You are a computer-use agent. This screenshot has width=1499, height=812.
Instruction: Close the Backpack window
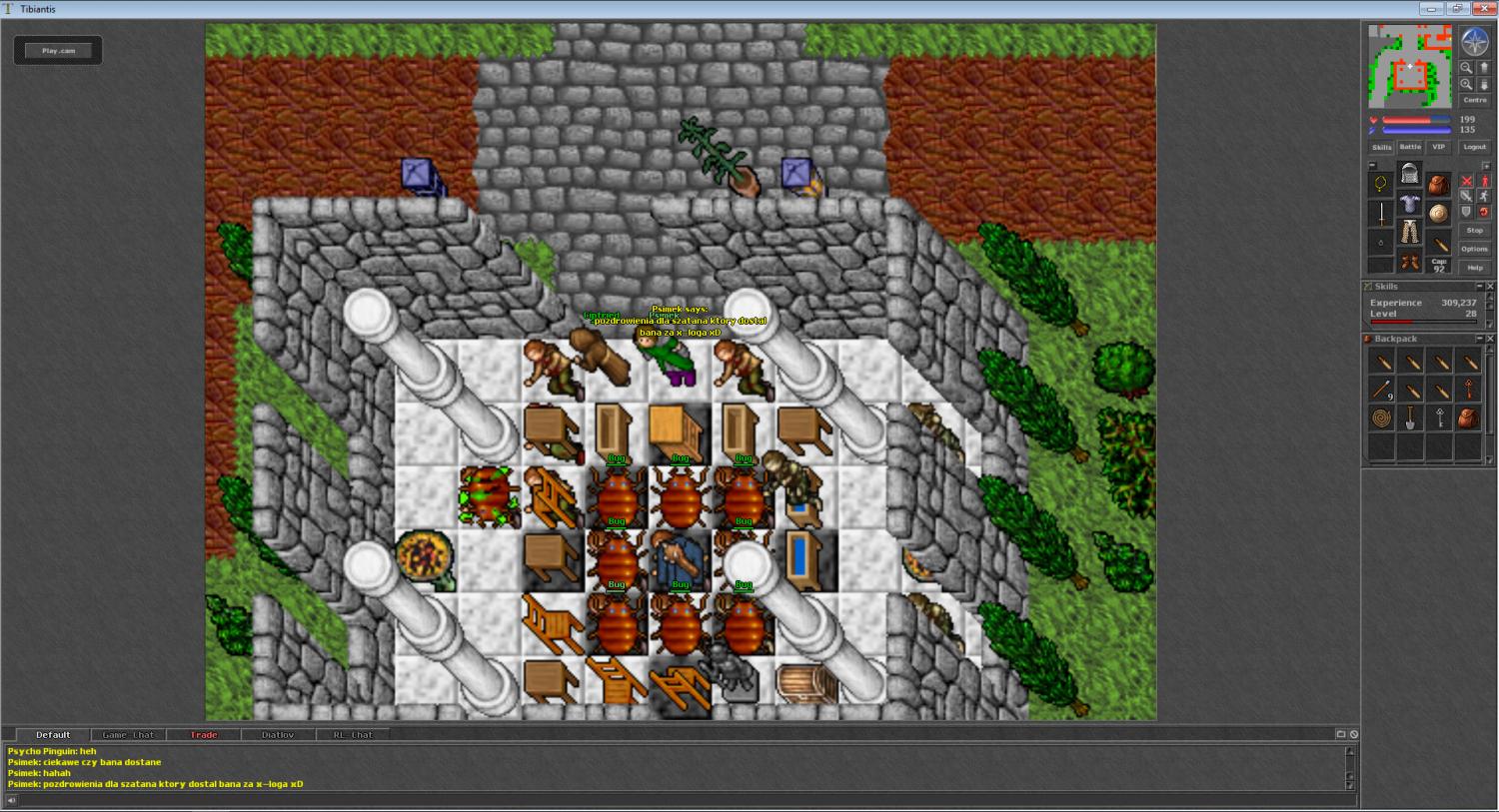(1490, 339)
